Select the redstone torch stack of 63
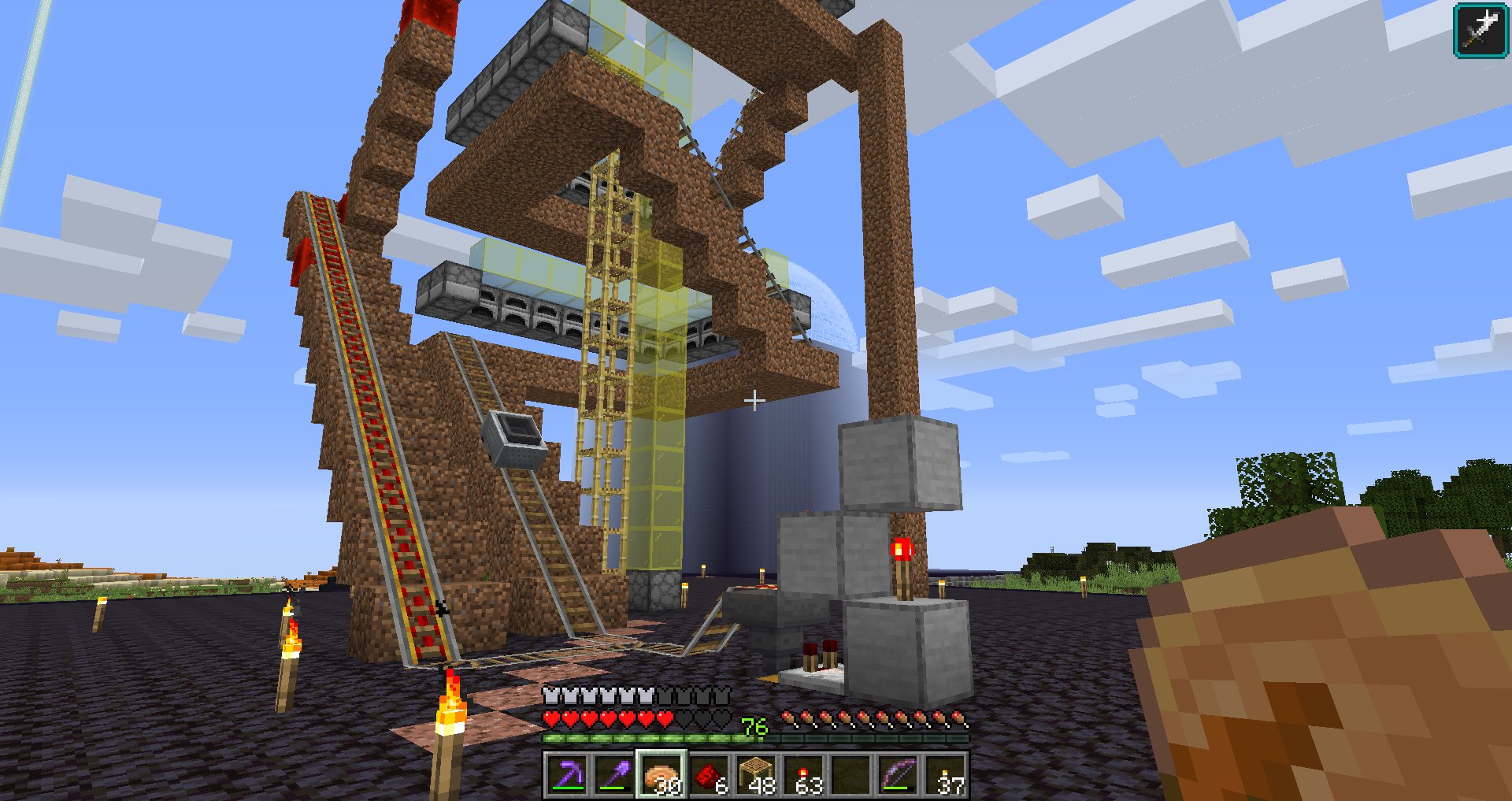Viewport: 1512px width, 801px height. (x=804, y=776)
